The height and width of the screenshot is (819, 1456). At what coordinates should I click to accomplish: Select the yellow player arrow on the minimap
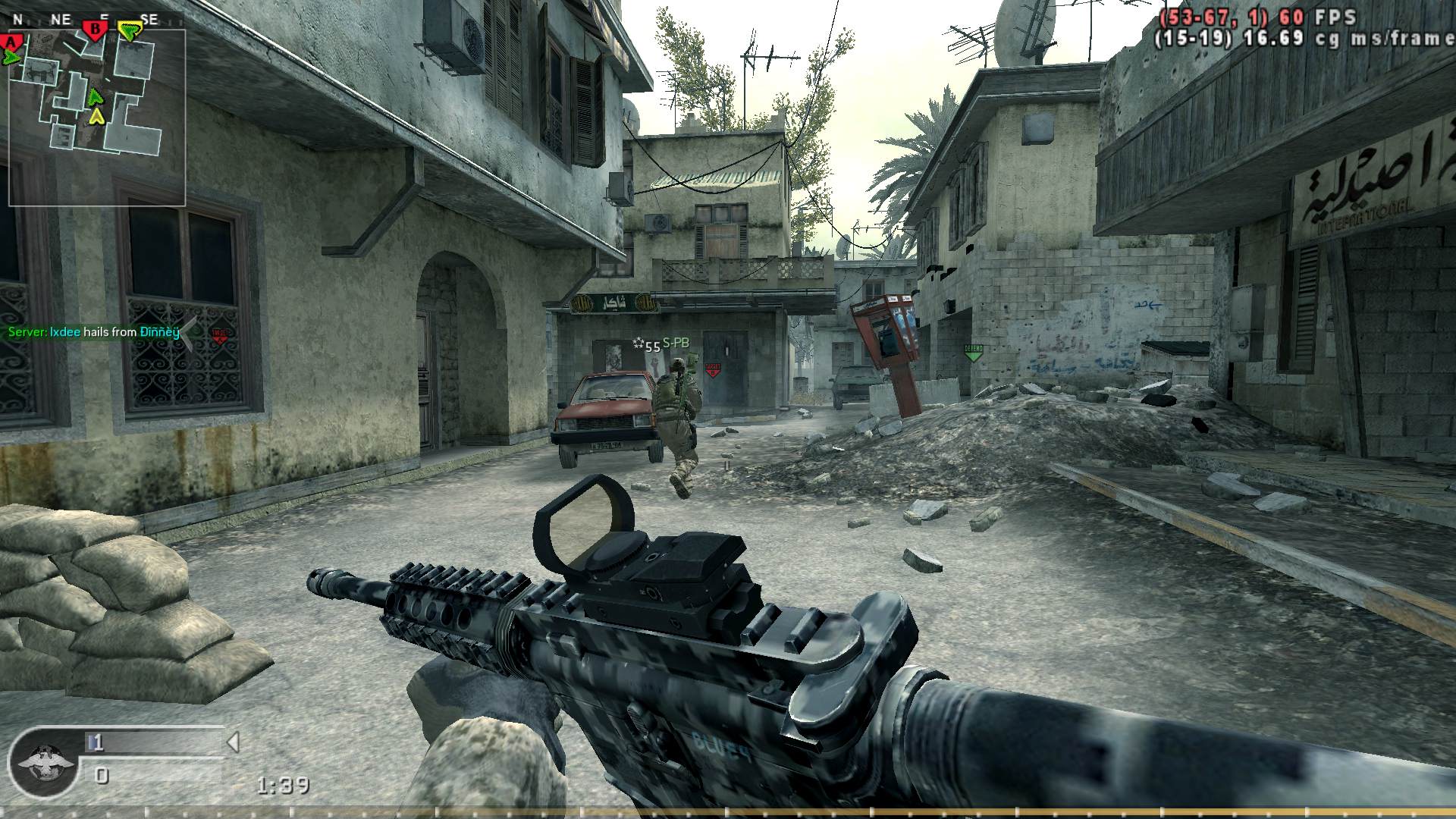pyautogui.click(x=96, y=116)
